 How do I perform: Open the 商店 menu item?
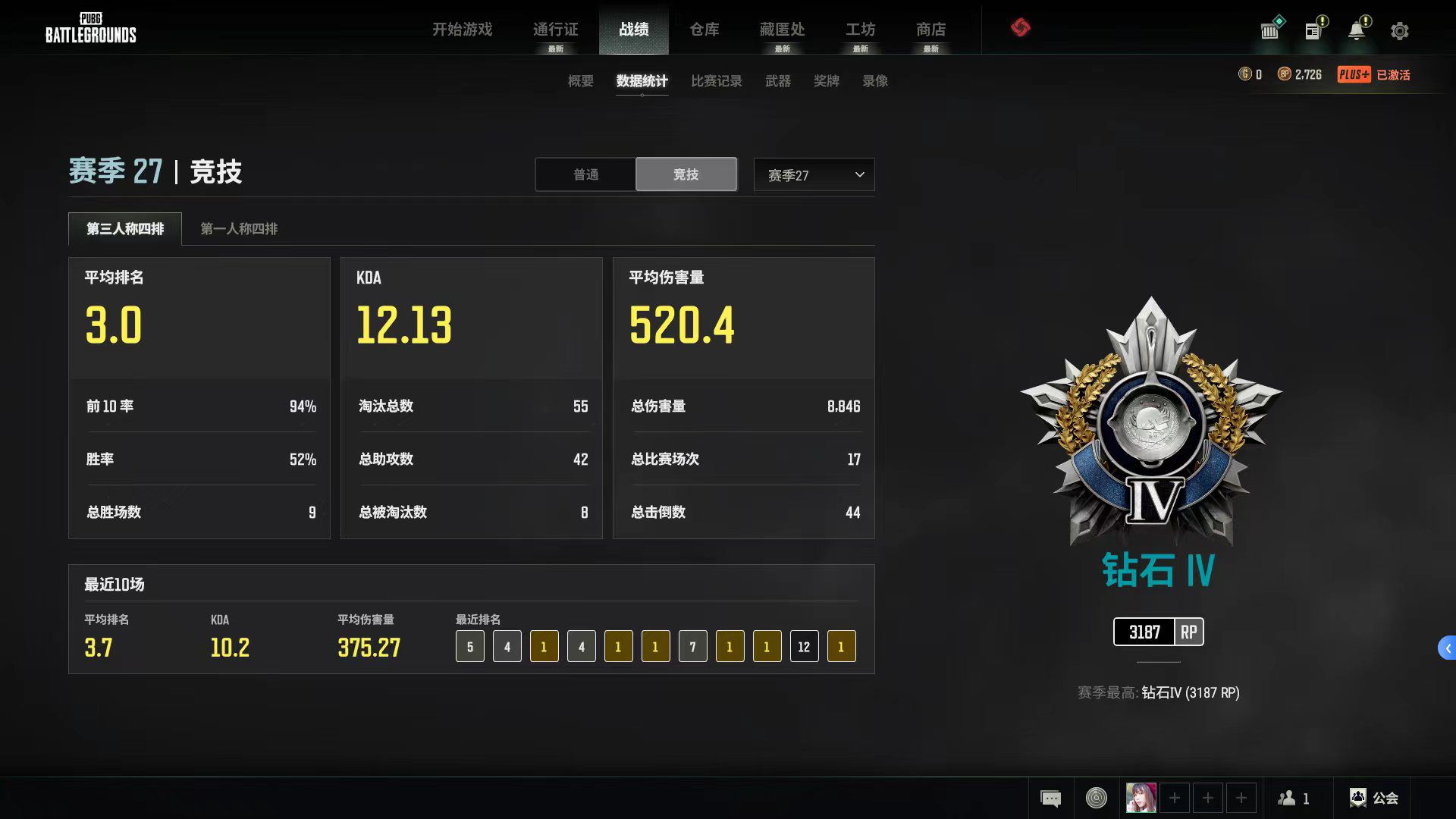(930, 30)
